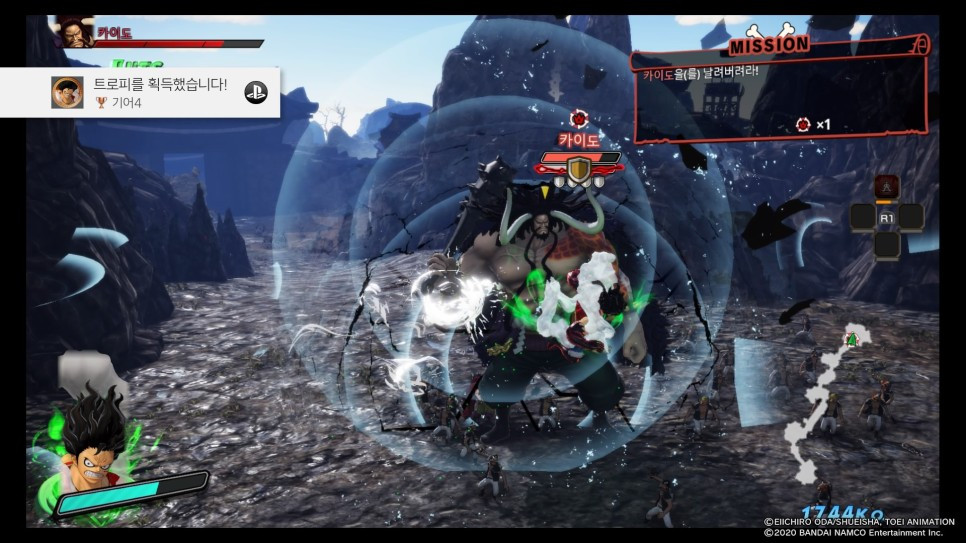Click Kaido's boss portrait icon
The width and height of the screenshot is (966, 543).
click(x=74, y=33)
